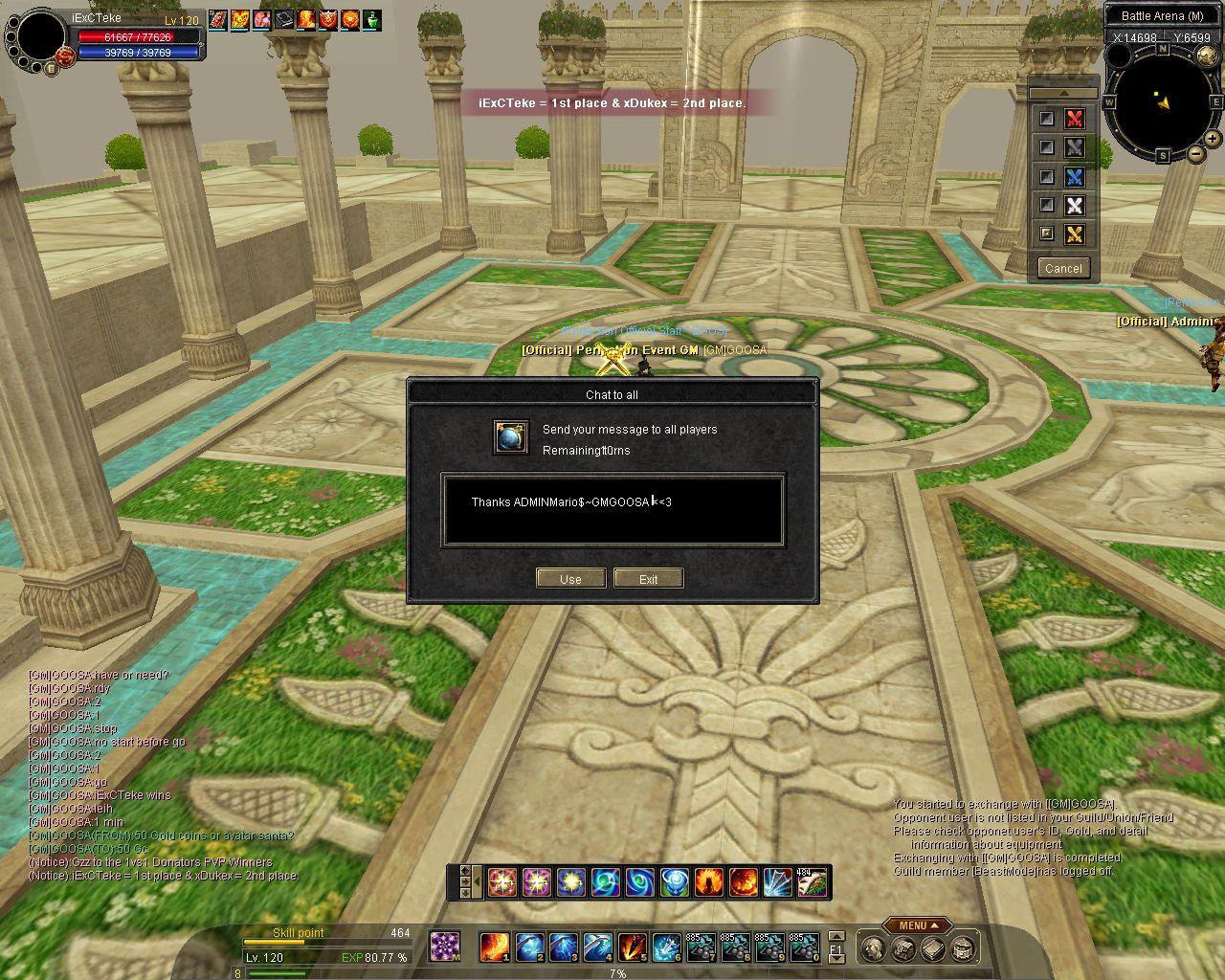Use the consumable item in hotbar slot 7
The image size is (1225, 980).
point(701,947)
